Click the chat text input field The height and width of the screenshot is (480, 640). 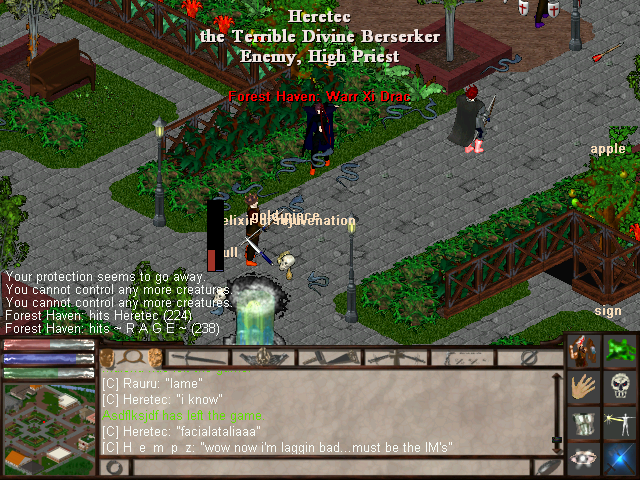[330, 466]
